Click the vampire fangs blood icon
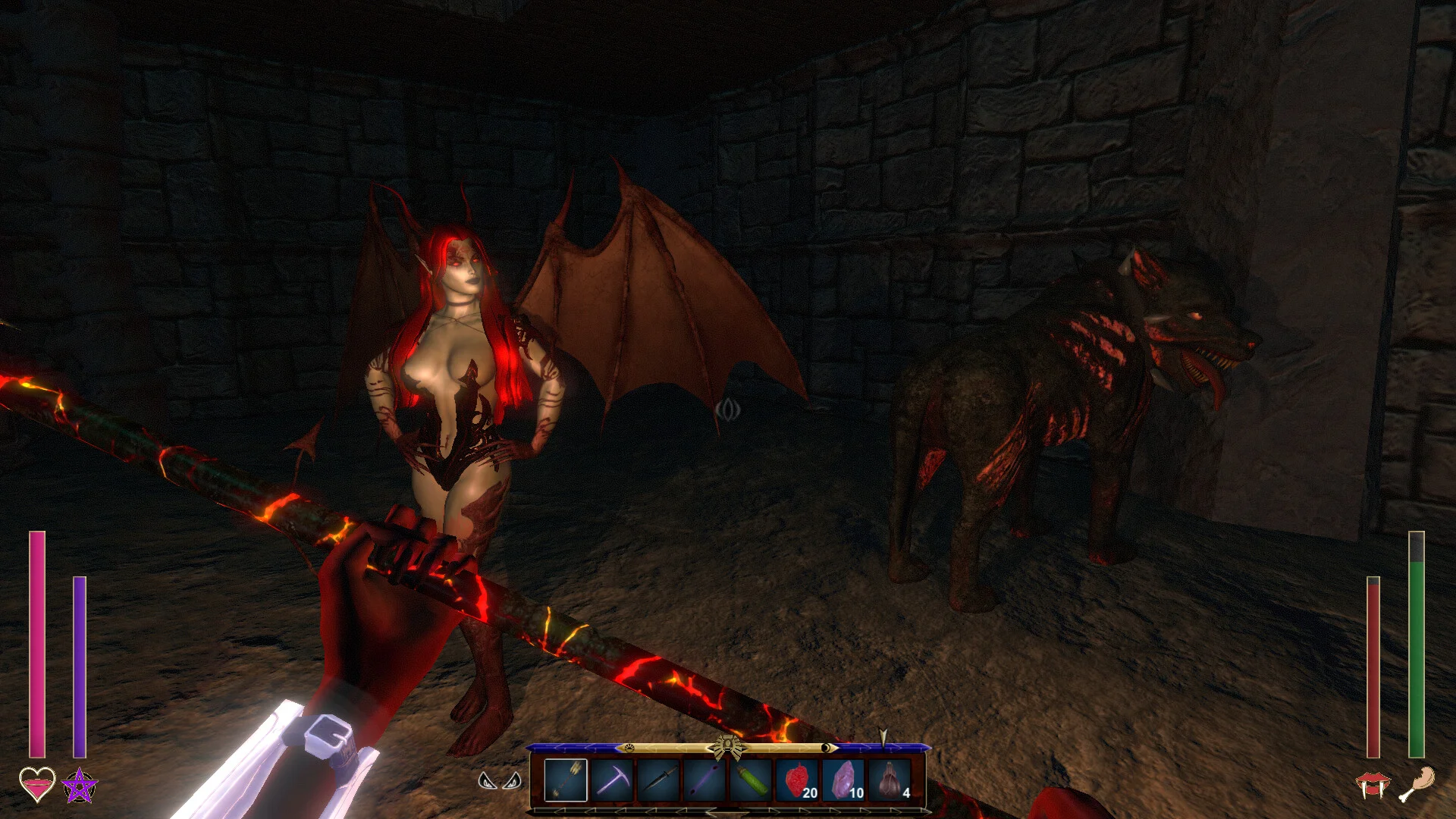The width and height of the screenshot is (1456, 819). pyautogui.click(x=1373, y=786)
